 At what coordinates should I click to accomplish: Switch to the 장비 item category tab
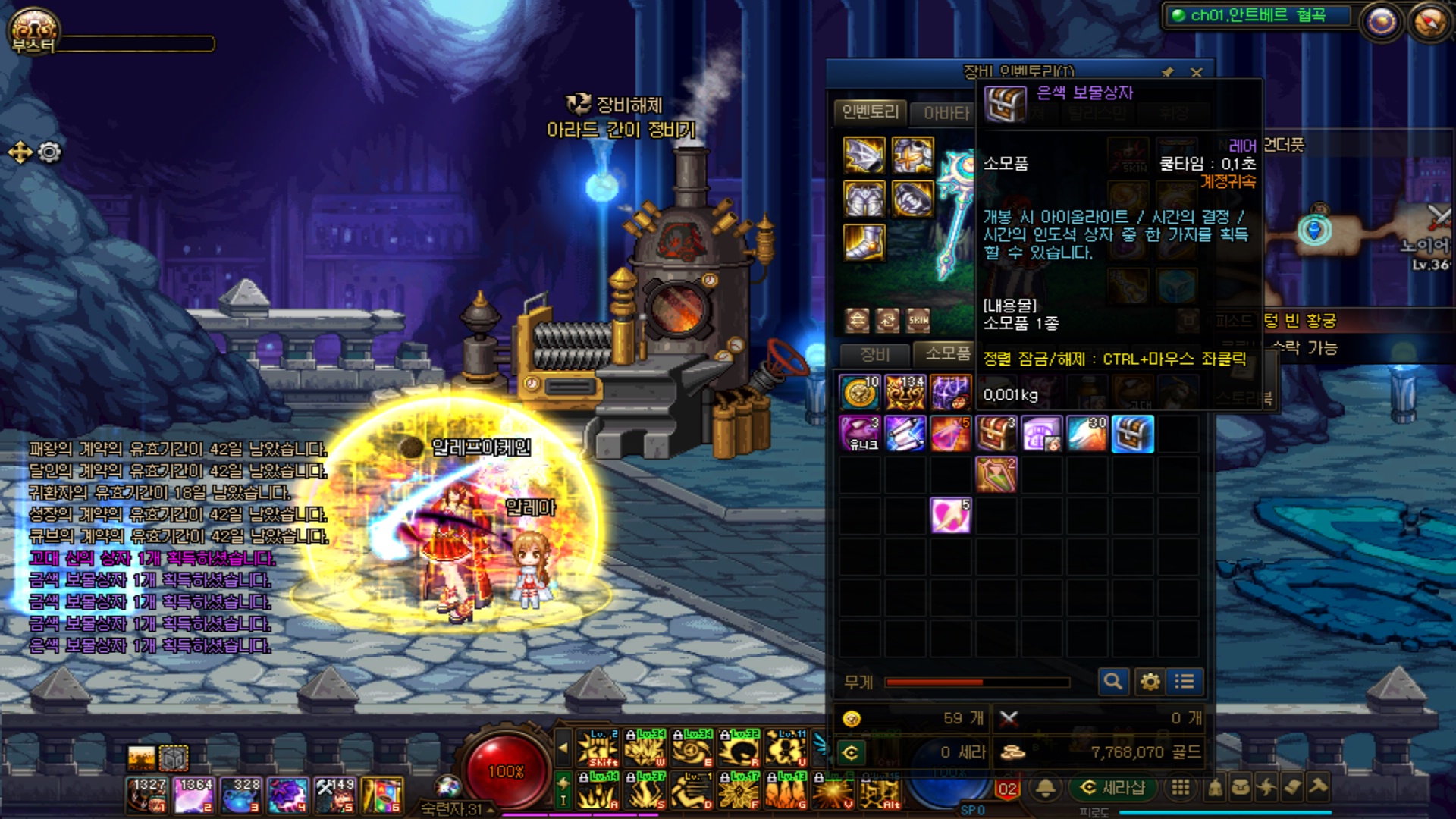874,354
